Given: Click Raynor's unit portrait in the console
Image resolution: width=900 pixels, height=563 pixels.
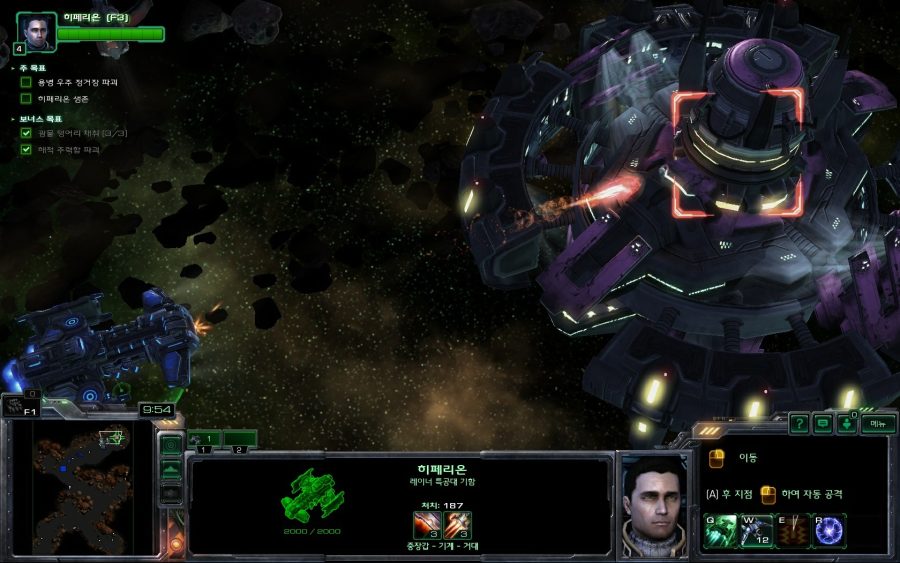Looking at the screenshot, I should [652, 503].
